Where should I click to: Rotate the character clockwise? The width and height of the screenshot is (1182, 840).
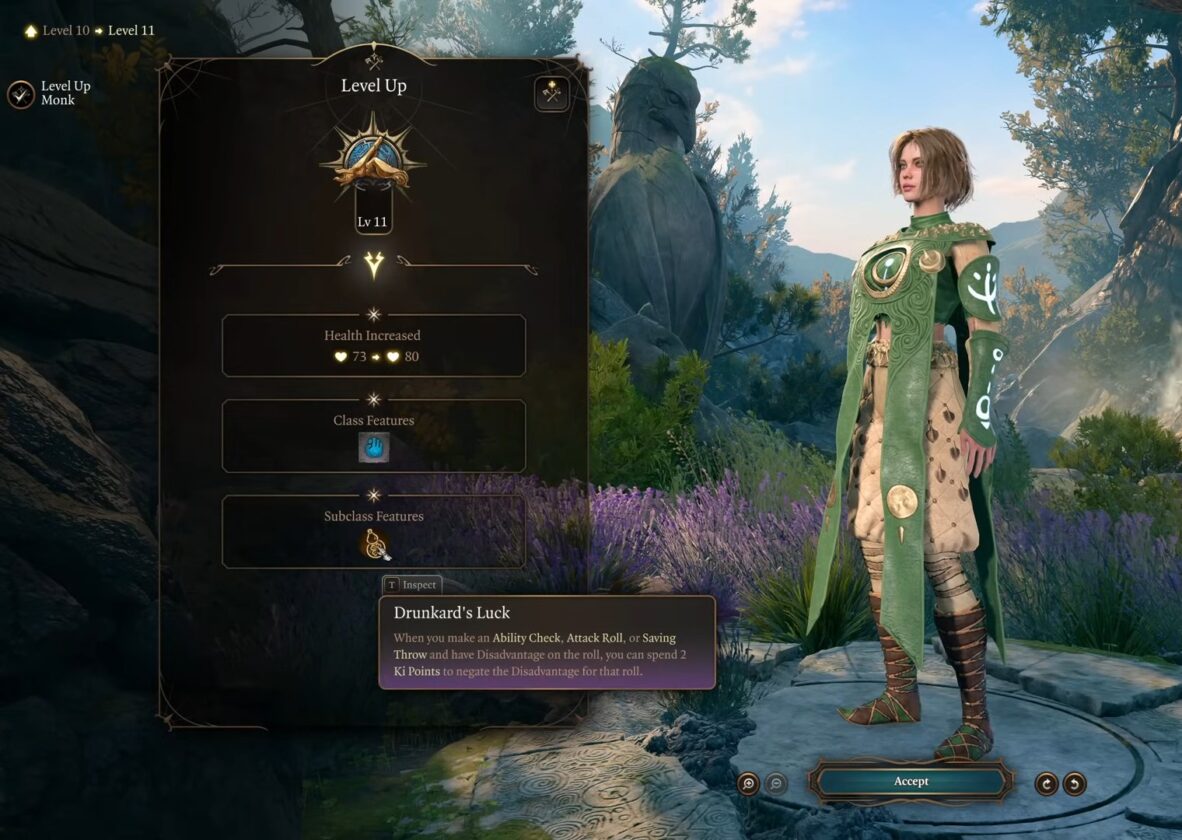[1046, 783]
